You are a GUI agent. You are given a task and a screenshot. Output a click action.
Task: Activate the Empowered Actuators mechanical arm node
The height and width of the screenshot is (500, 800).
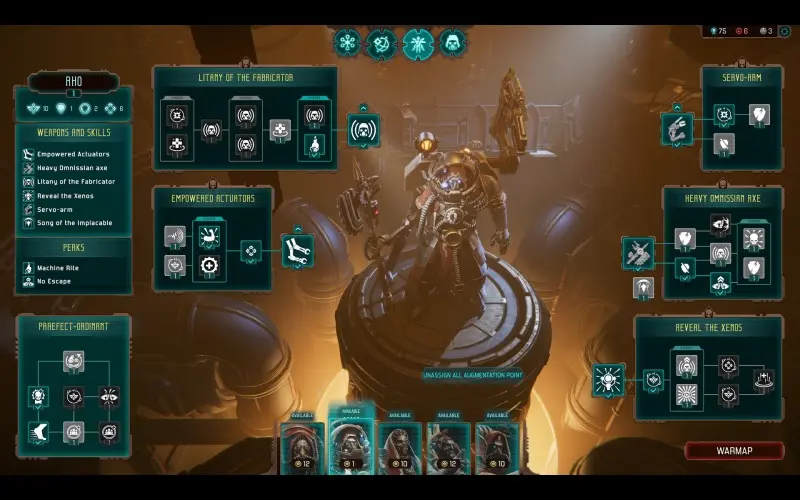click(x=297, y=250)
